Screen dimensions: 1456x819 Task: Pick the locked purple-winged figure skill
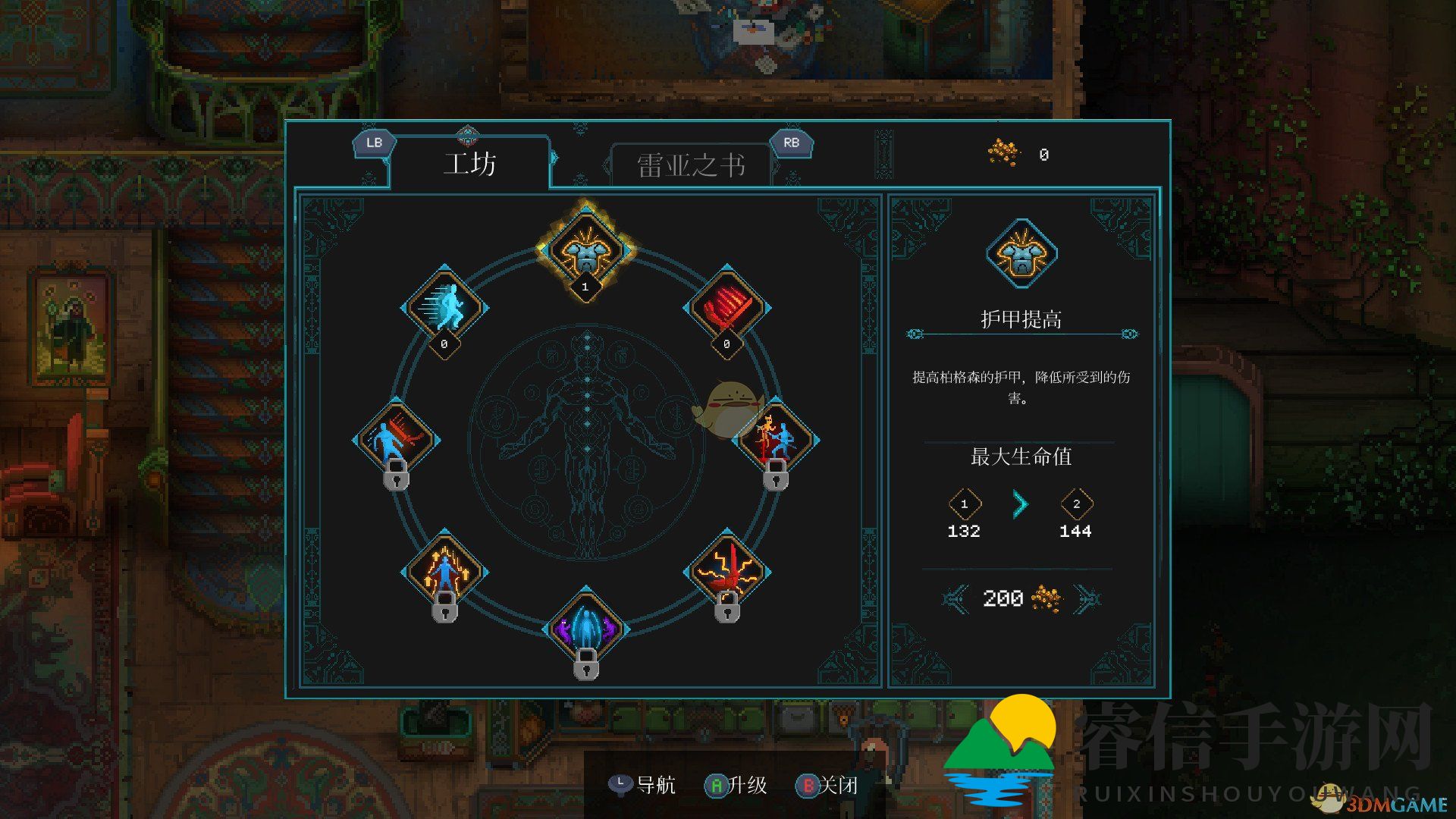coord(585,628)
